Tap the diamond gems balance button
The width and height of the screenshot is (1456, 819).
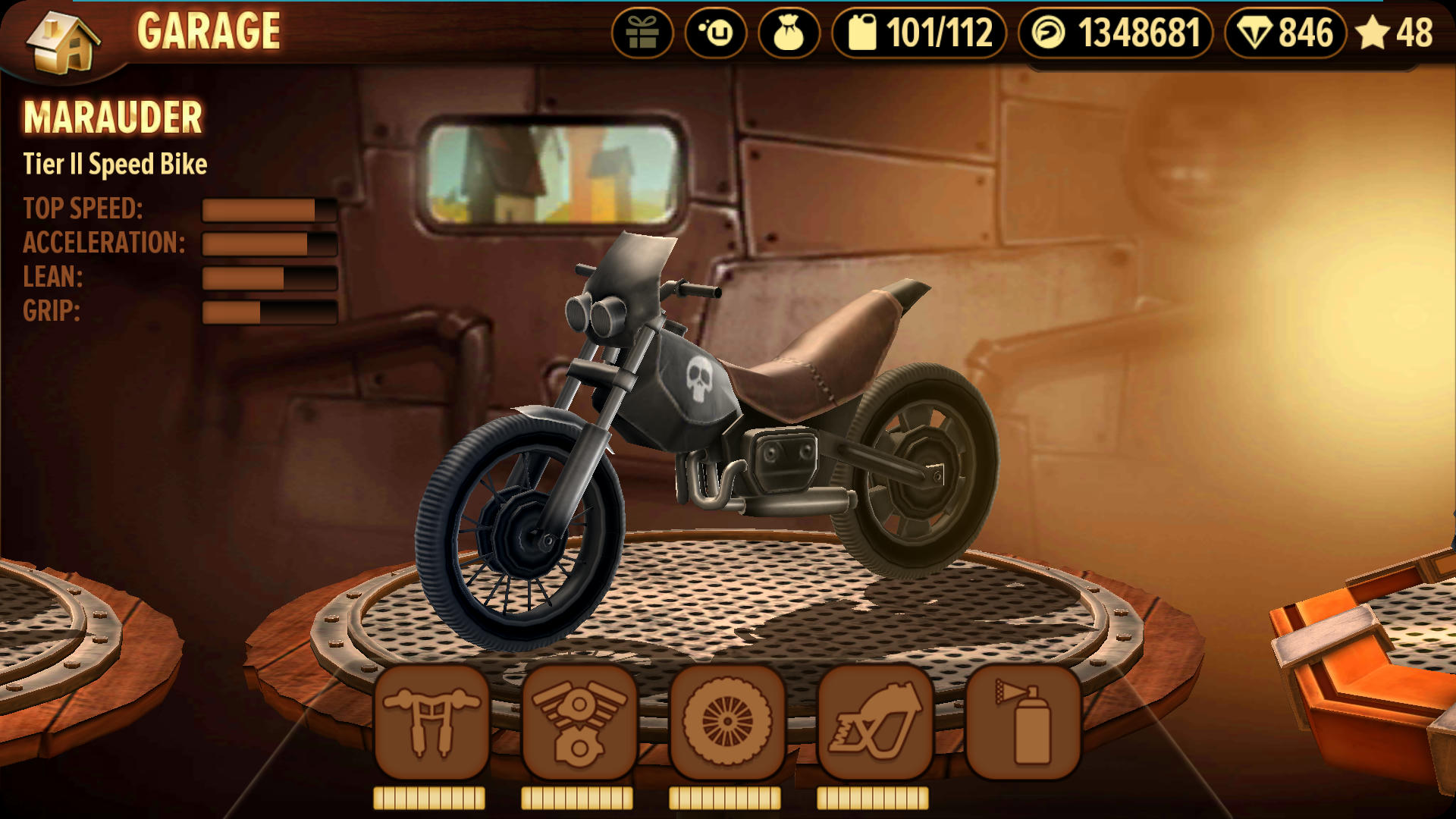pyautogui.click(x=1285, y=33)
